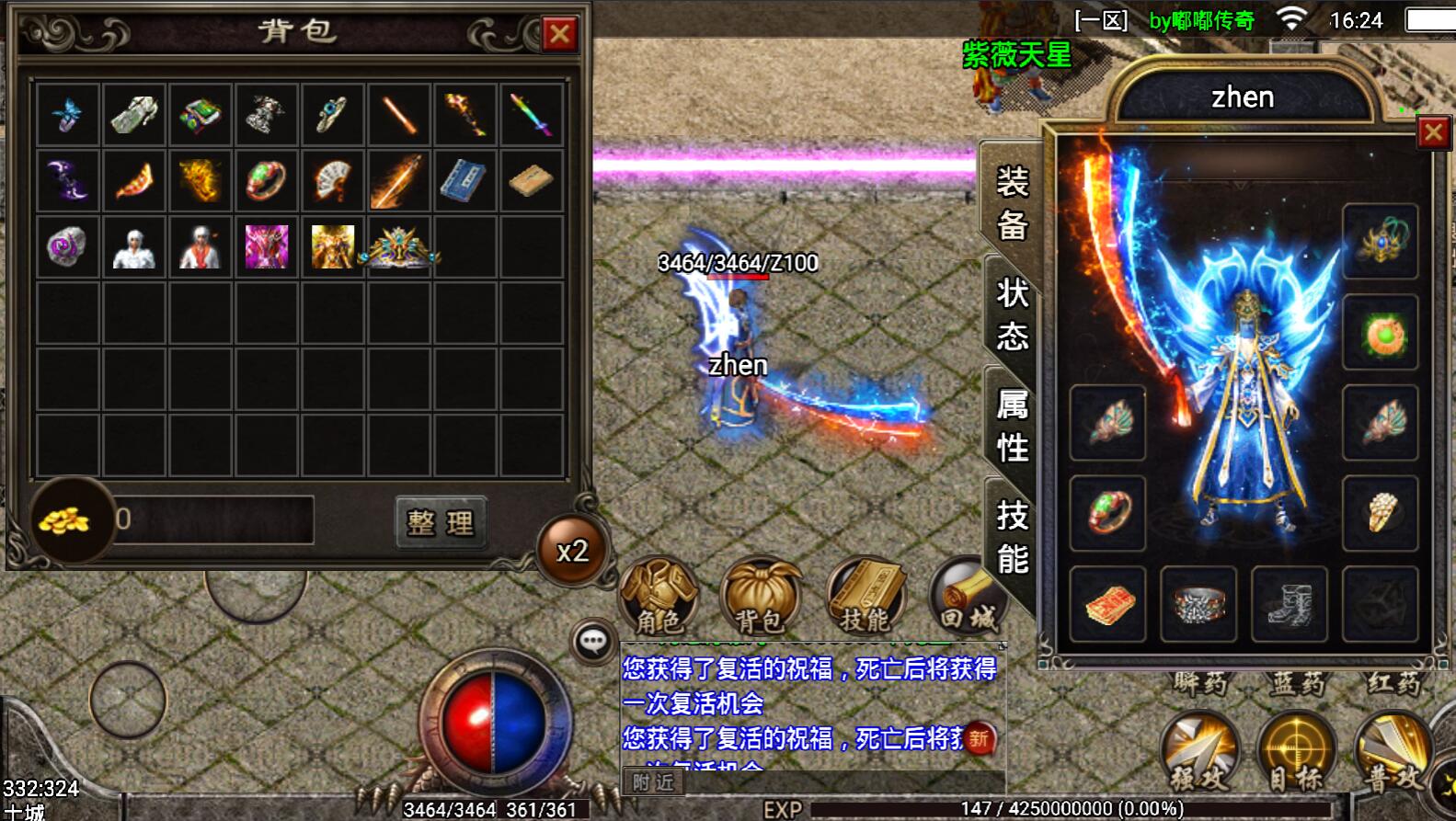Select the rainbow sword in the bag
1456x821 pixels.
click(x=532, y=115)
